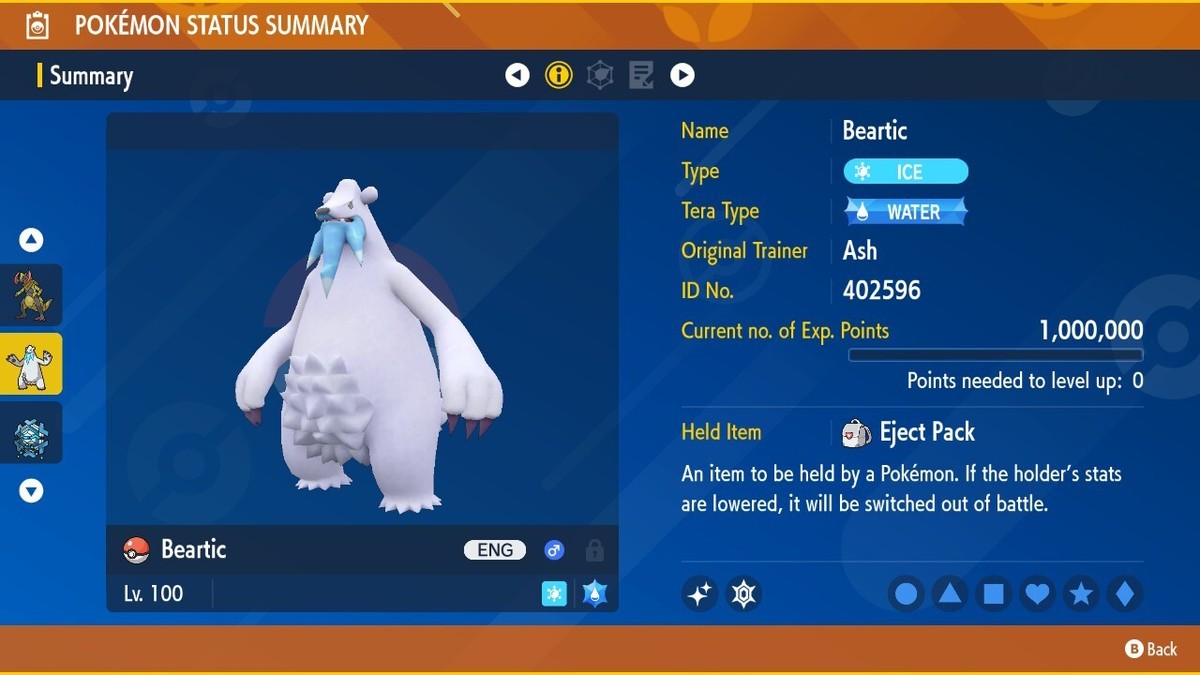This screenshot has width=1200, height=675.
Task: Click the Eject Pack held item icon
Action: pos(856,432)
